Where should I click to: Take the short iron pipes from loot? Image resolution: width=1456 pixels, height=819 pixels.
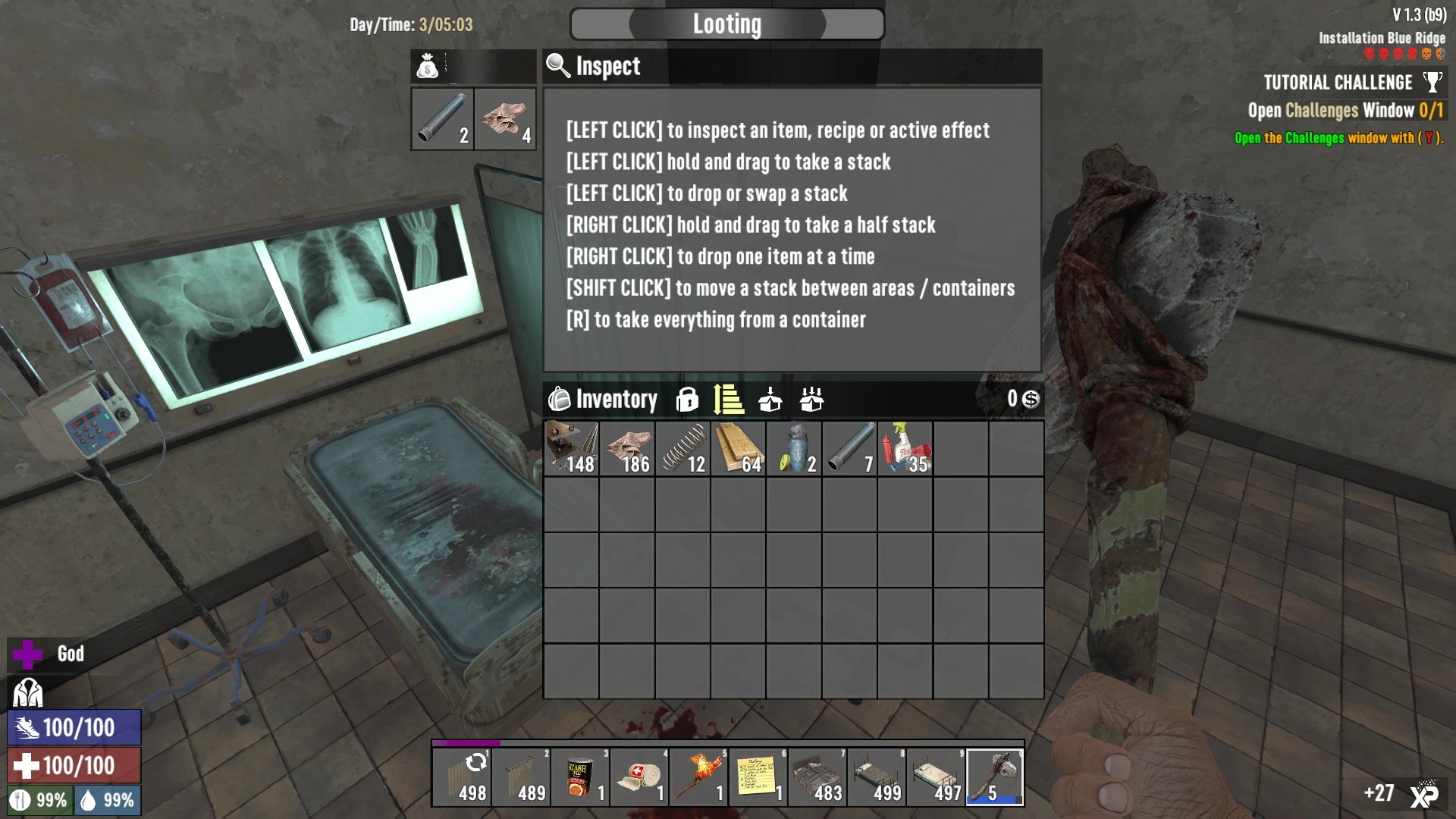443,119
